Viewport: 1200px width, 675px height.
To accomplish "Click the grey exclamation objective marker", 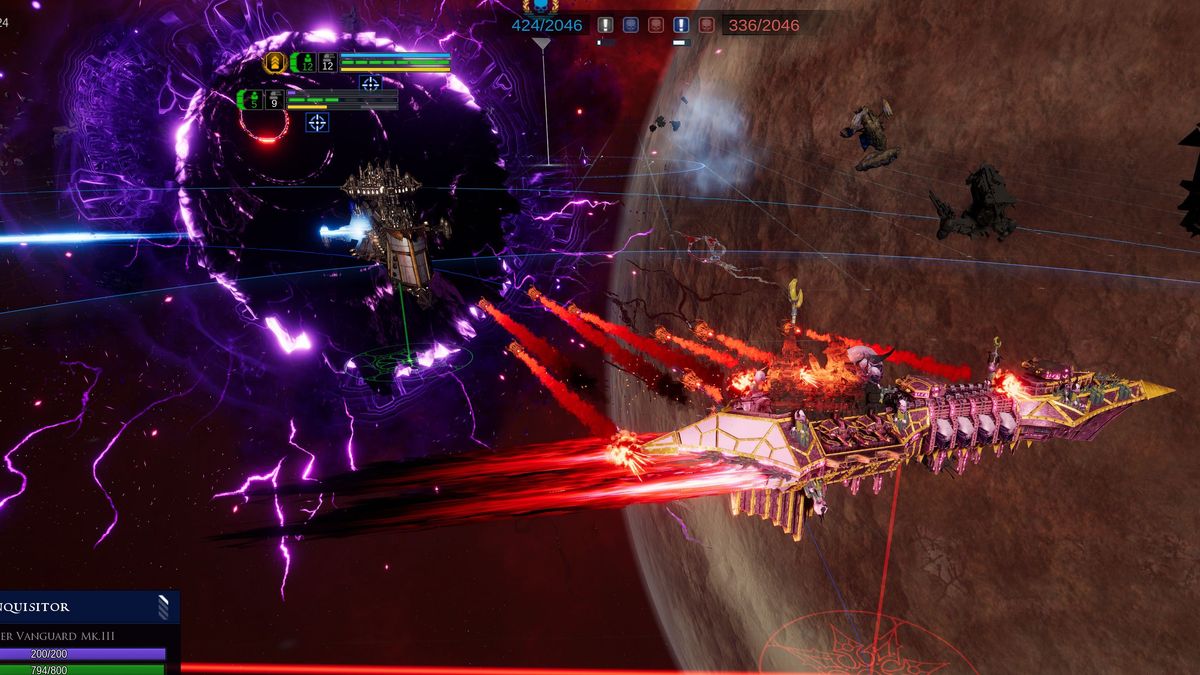I will [x=605, y=25].
